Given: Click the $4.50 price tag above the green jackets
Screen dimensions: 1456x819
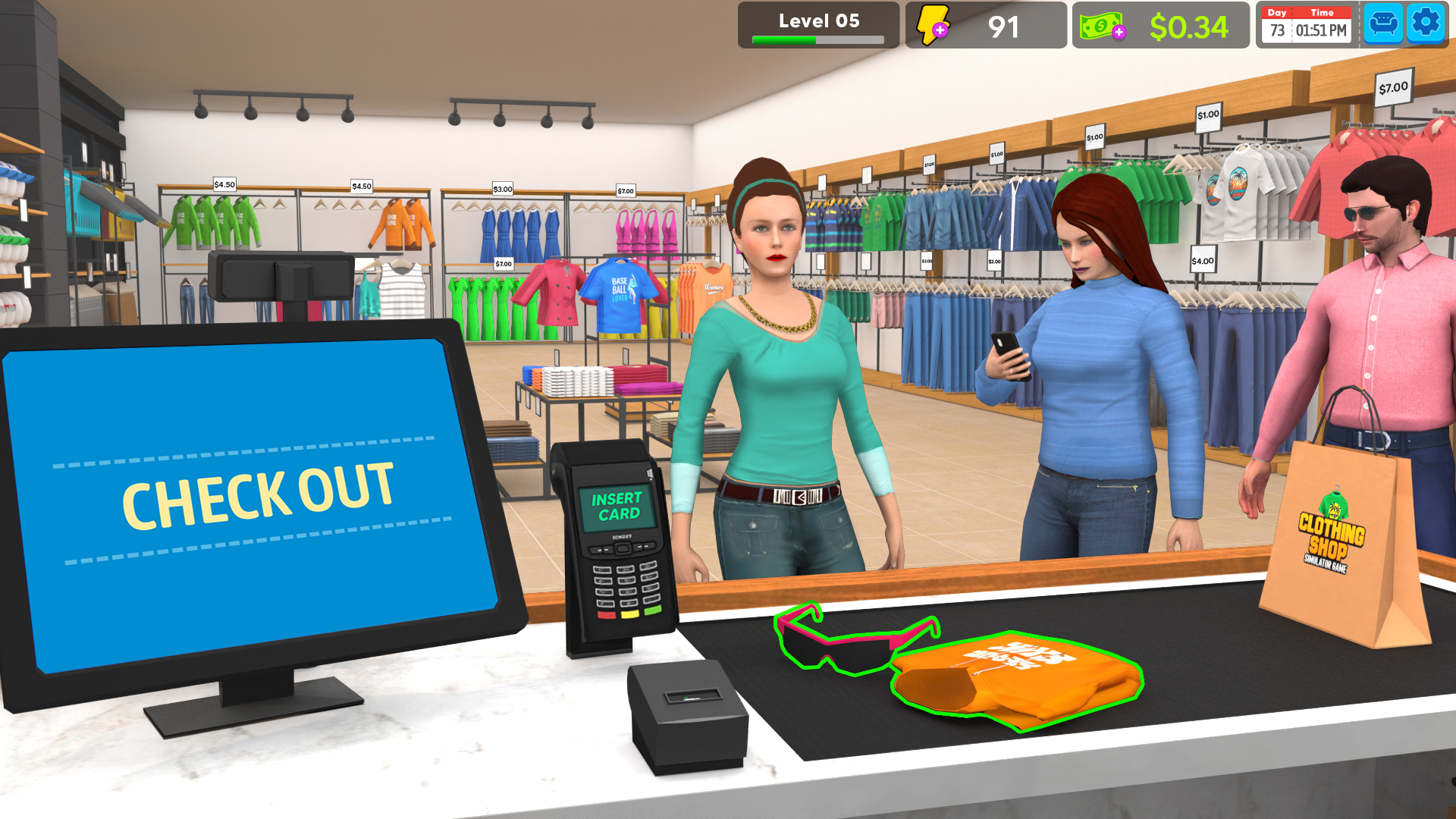Looking at the screenshot, I should (x=223, y=184).
